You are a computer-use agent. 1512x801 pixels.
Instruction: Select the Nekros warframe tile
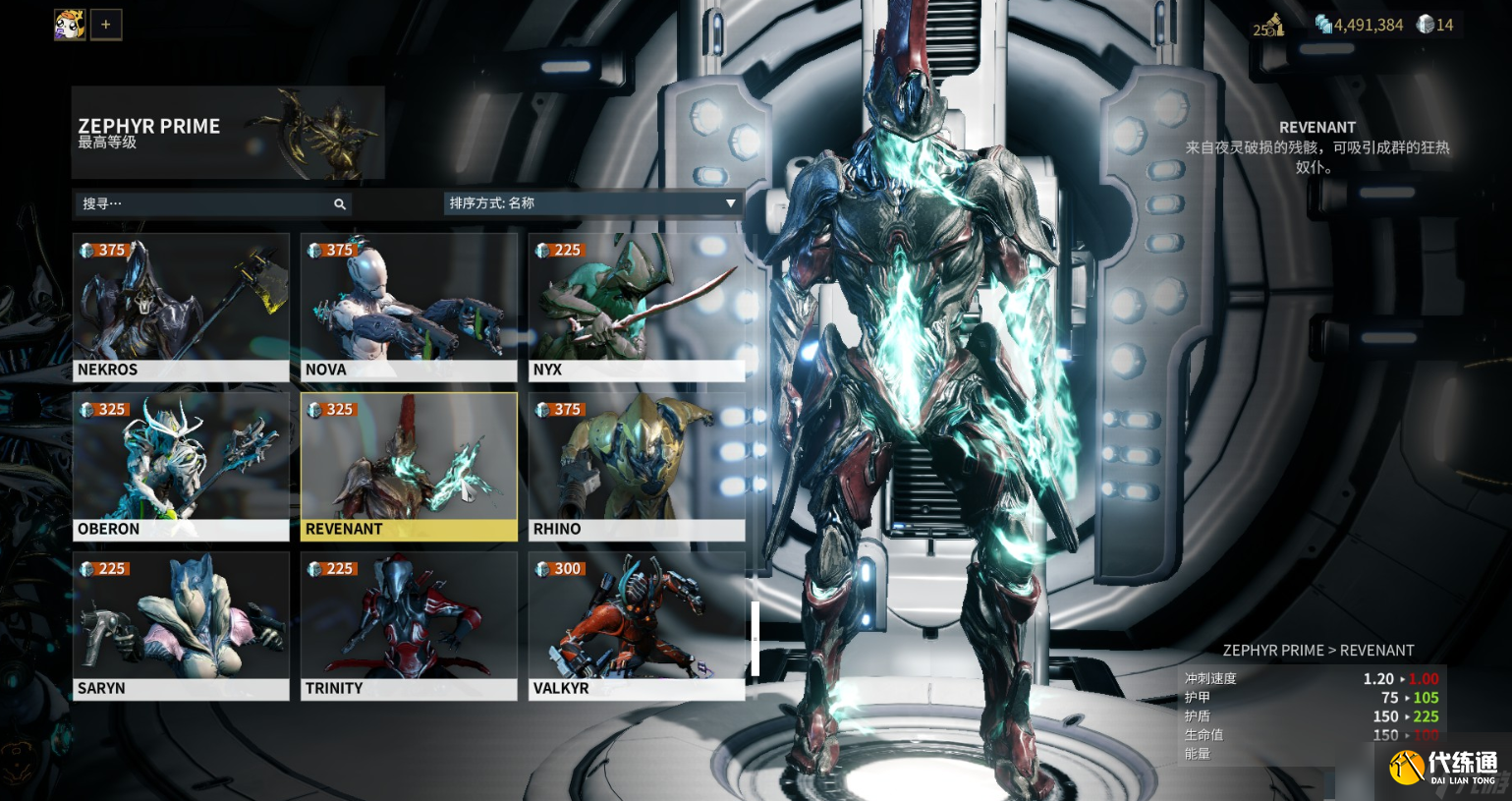(x=181, y=307)
